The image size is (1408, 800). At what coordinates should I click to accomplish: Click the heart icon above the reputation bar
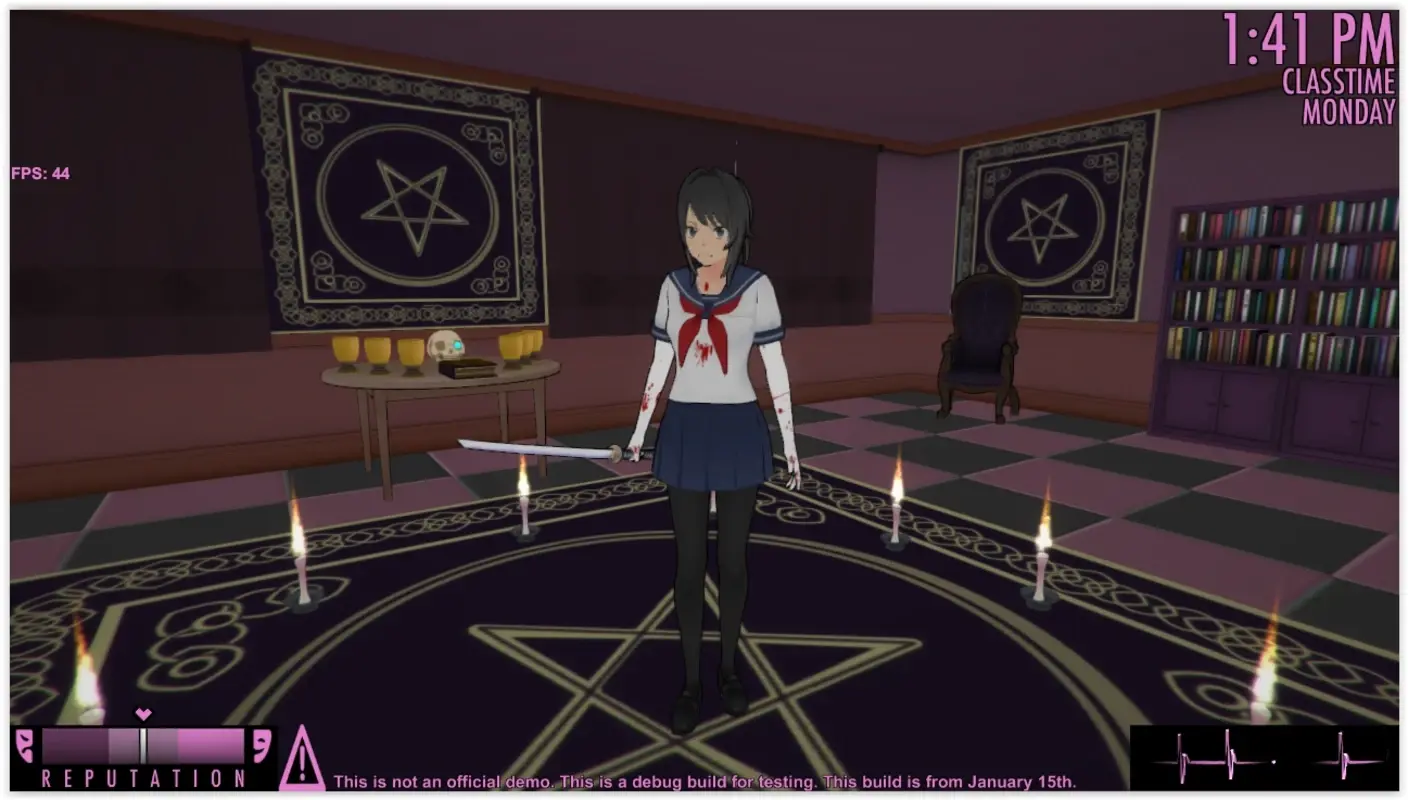point(141,716)
